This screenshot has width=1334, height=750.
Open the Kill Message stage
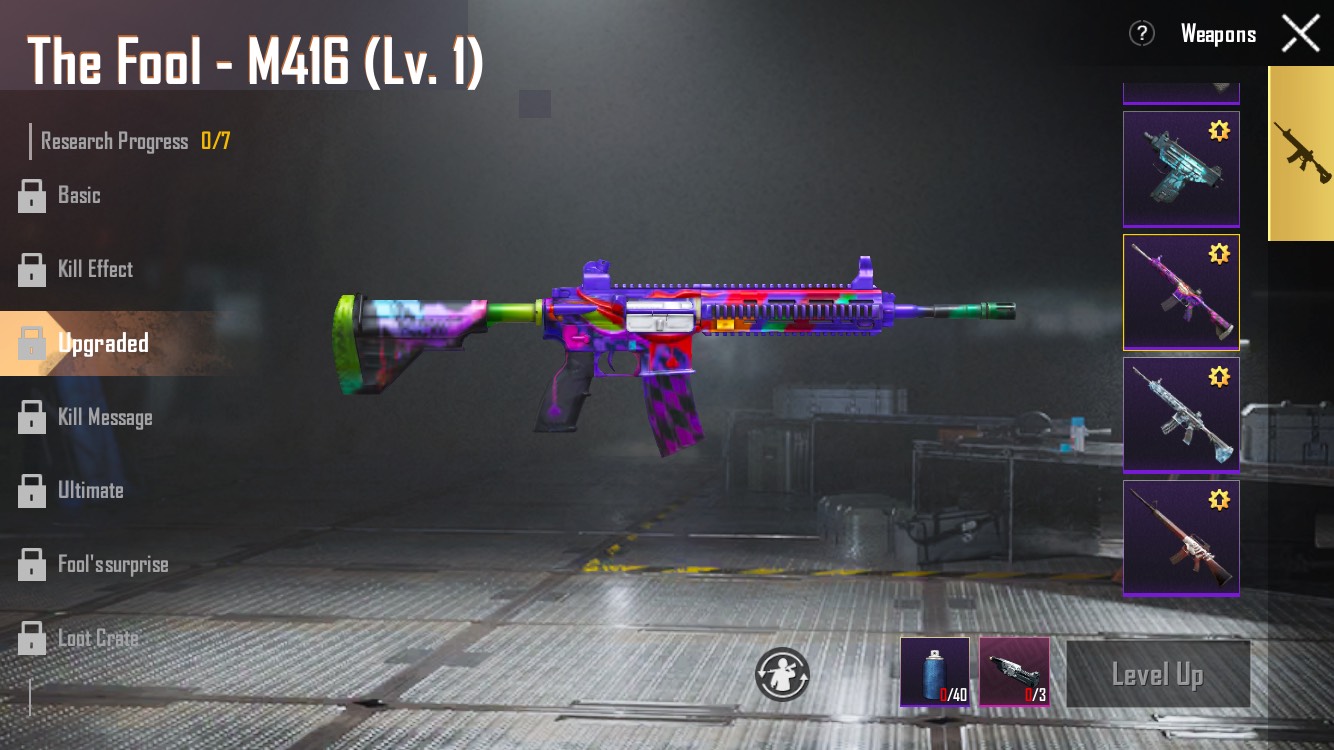click(x=104, y=417)
